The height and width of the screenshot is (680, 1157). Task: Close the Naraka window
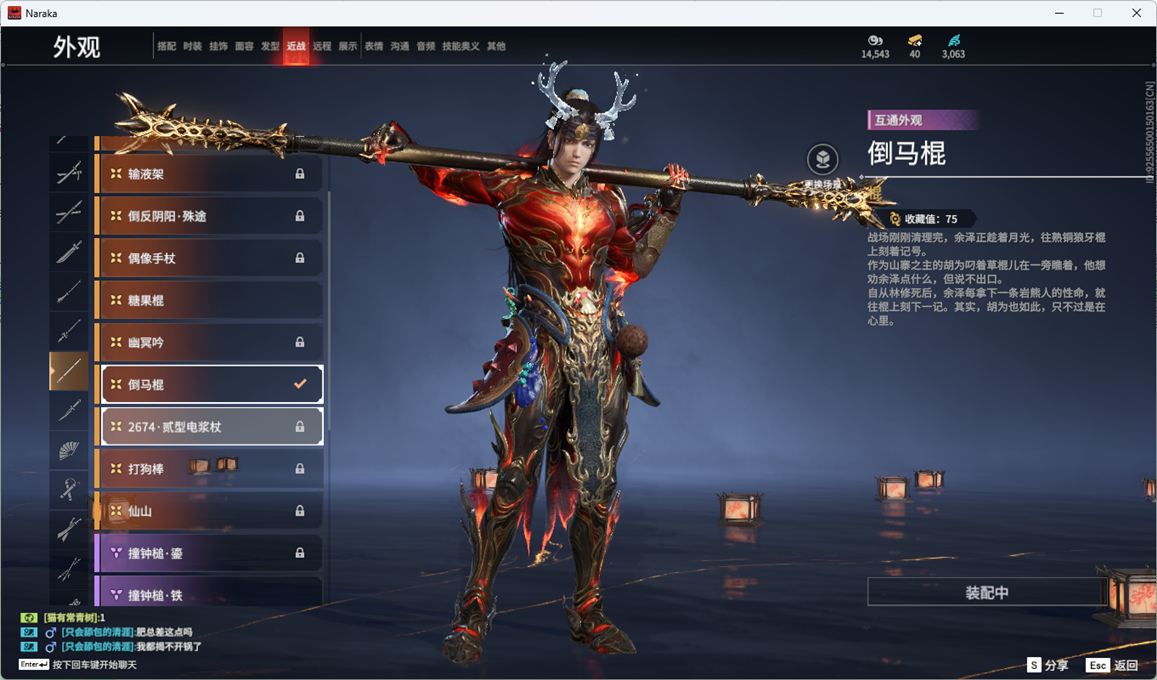tap(1136, 13)
